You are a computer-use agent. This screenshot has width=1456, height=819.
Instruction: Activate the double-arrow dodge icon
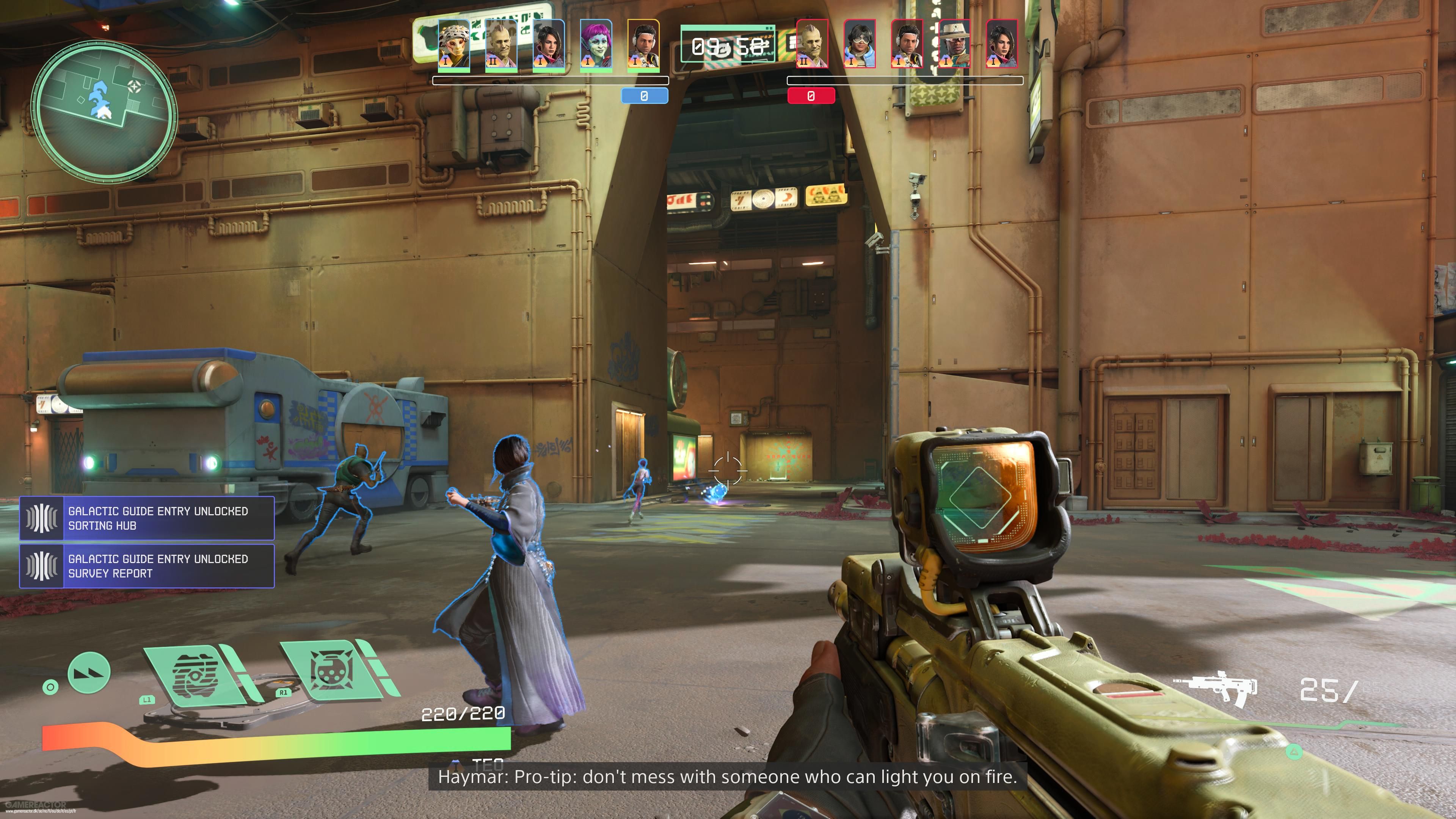coord(89,673)
